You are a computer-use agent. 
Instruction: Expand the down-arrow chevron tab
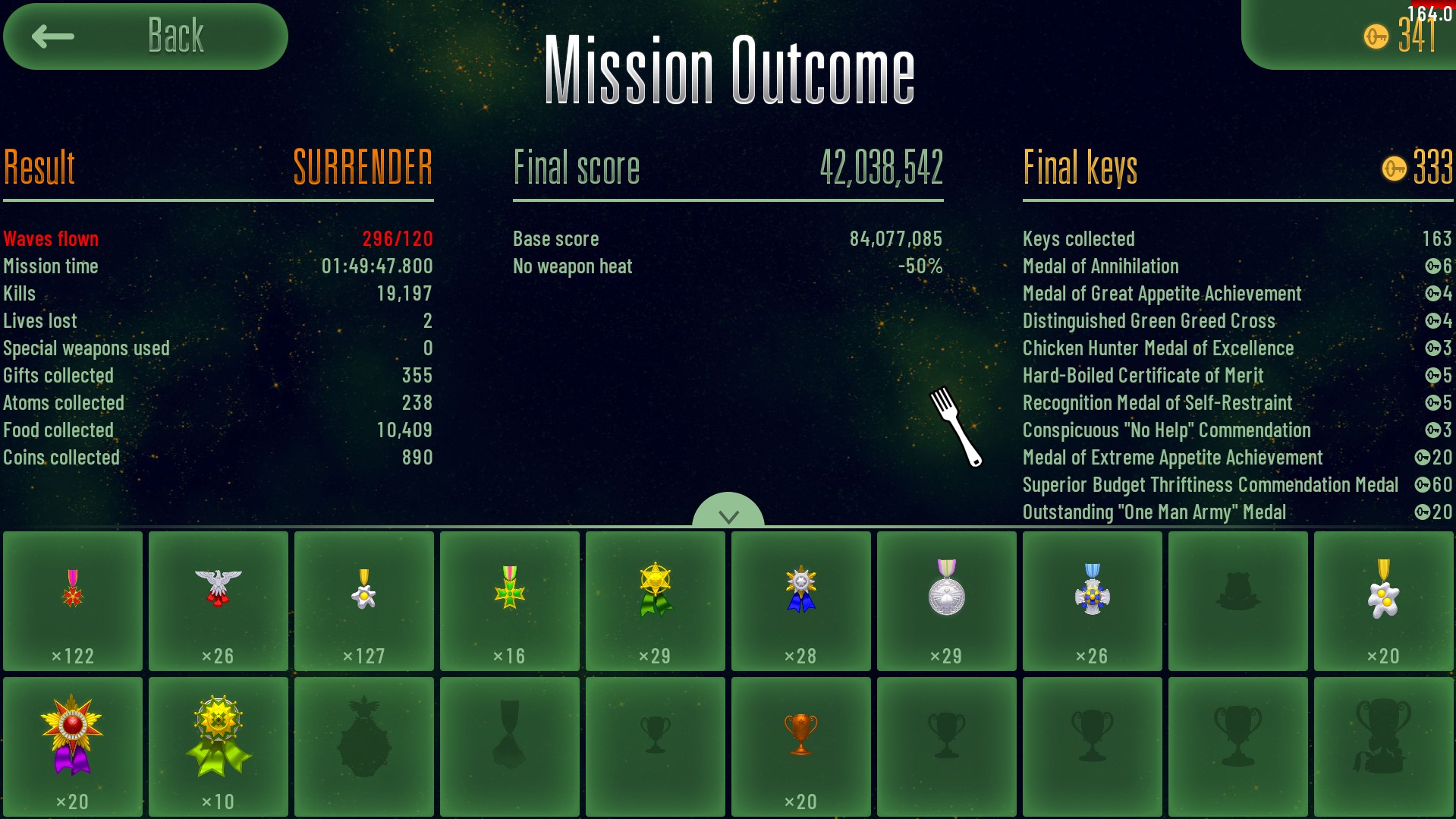pos(728,512)
